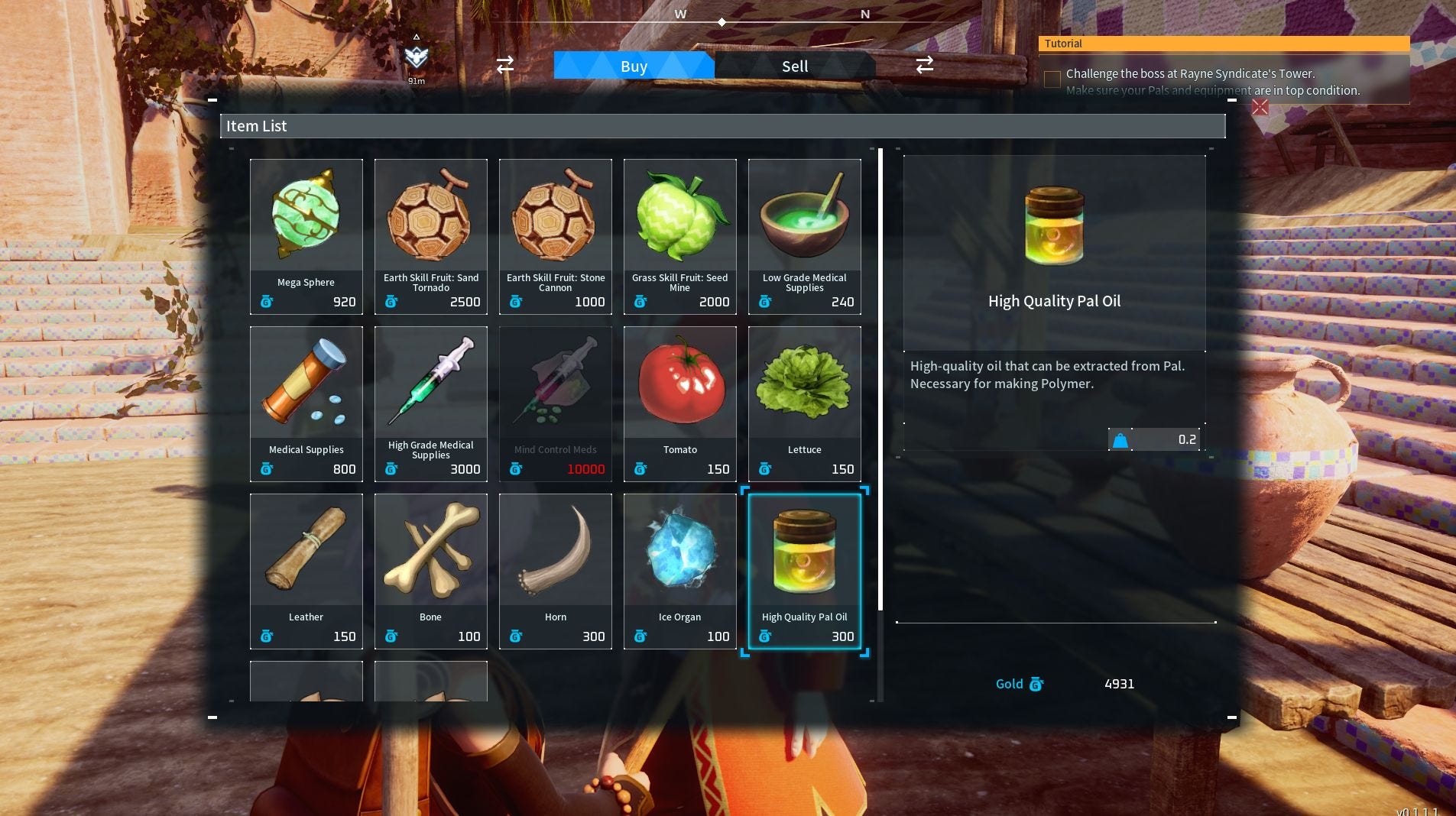
Task: Click the swap arrows right of Sell
Action: pyautogui.click(x=925, y=65)
